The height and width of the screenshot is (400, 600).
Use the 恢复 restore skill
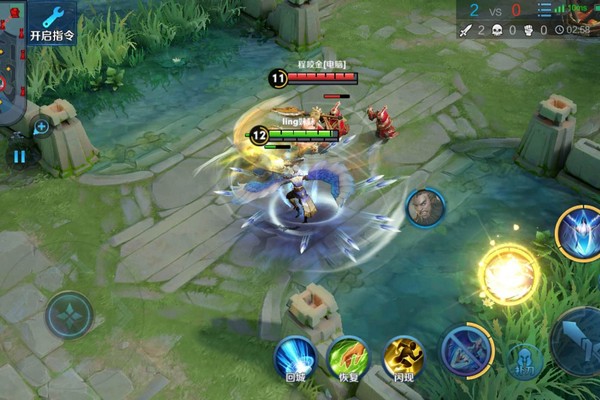(x=349, y=358)
